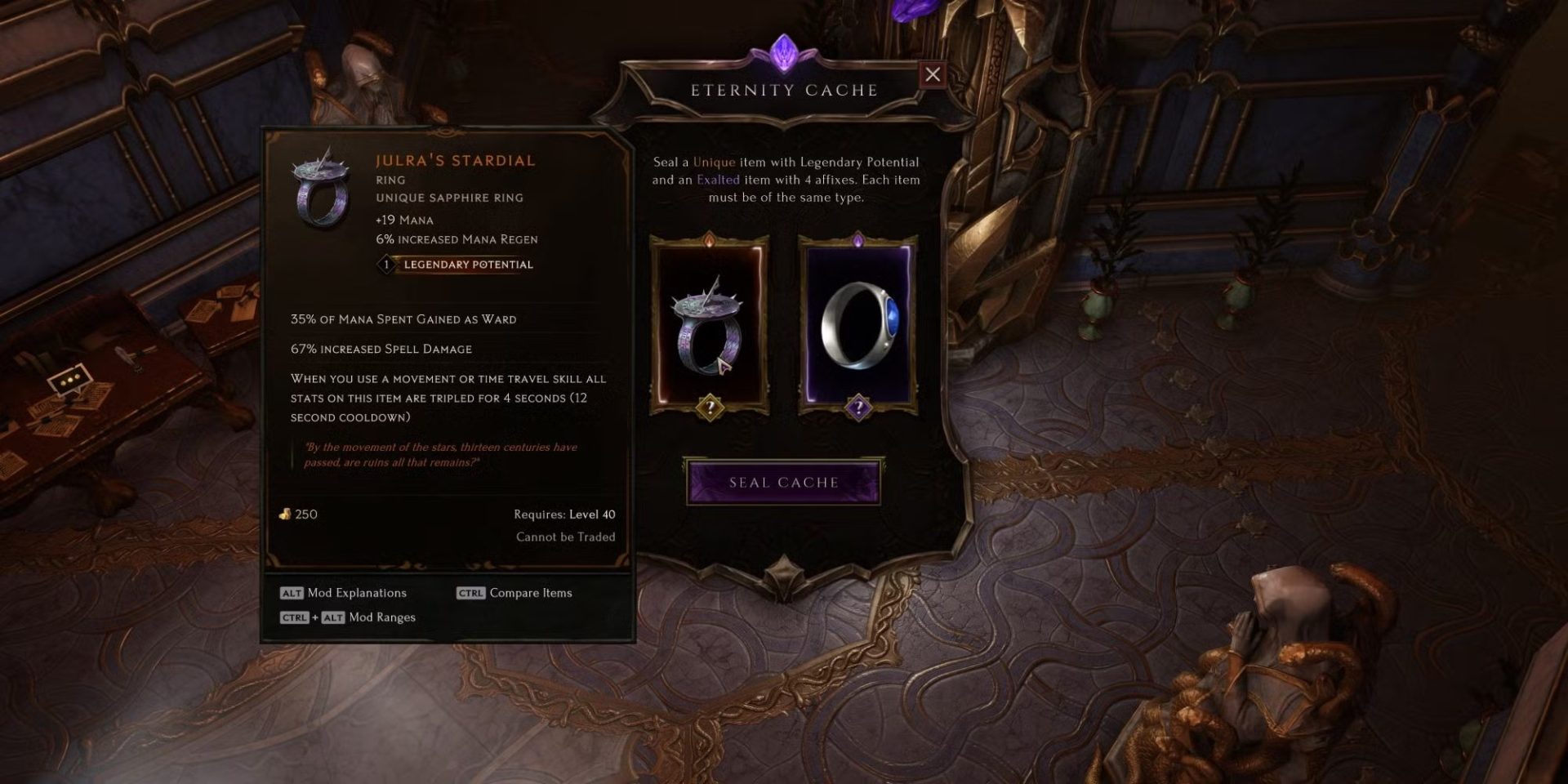Click the Legendary Potential badge on the tooltip
The height and width of the screenshot is (784, 1568).
point(456,264)
